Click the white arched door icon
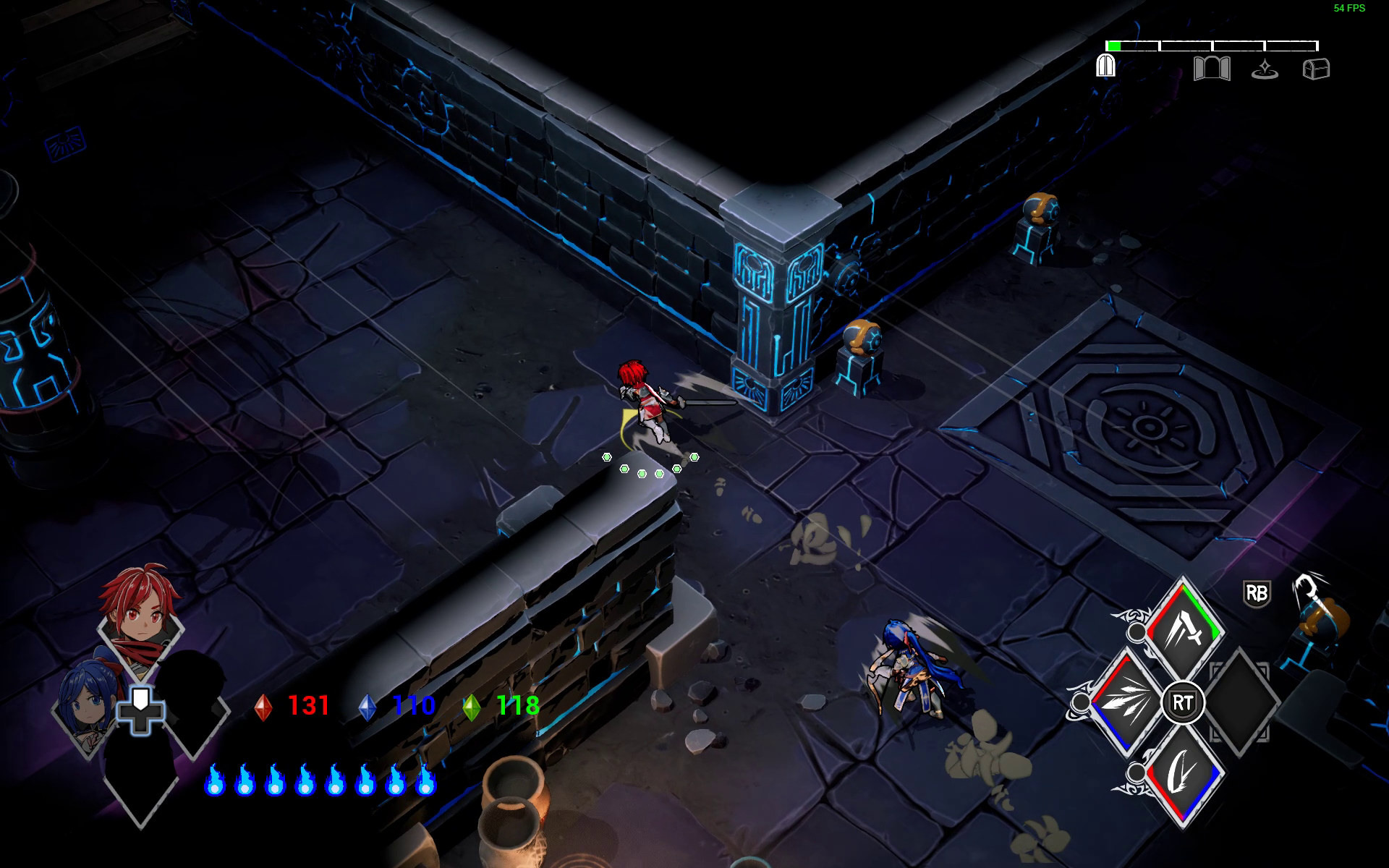This screenshot has height=868, width=1389. [1105, 67]
